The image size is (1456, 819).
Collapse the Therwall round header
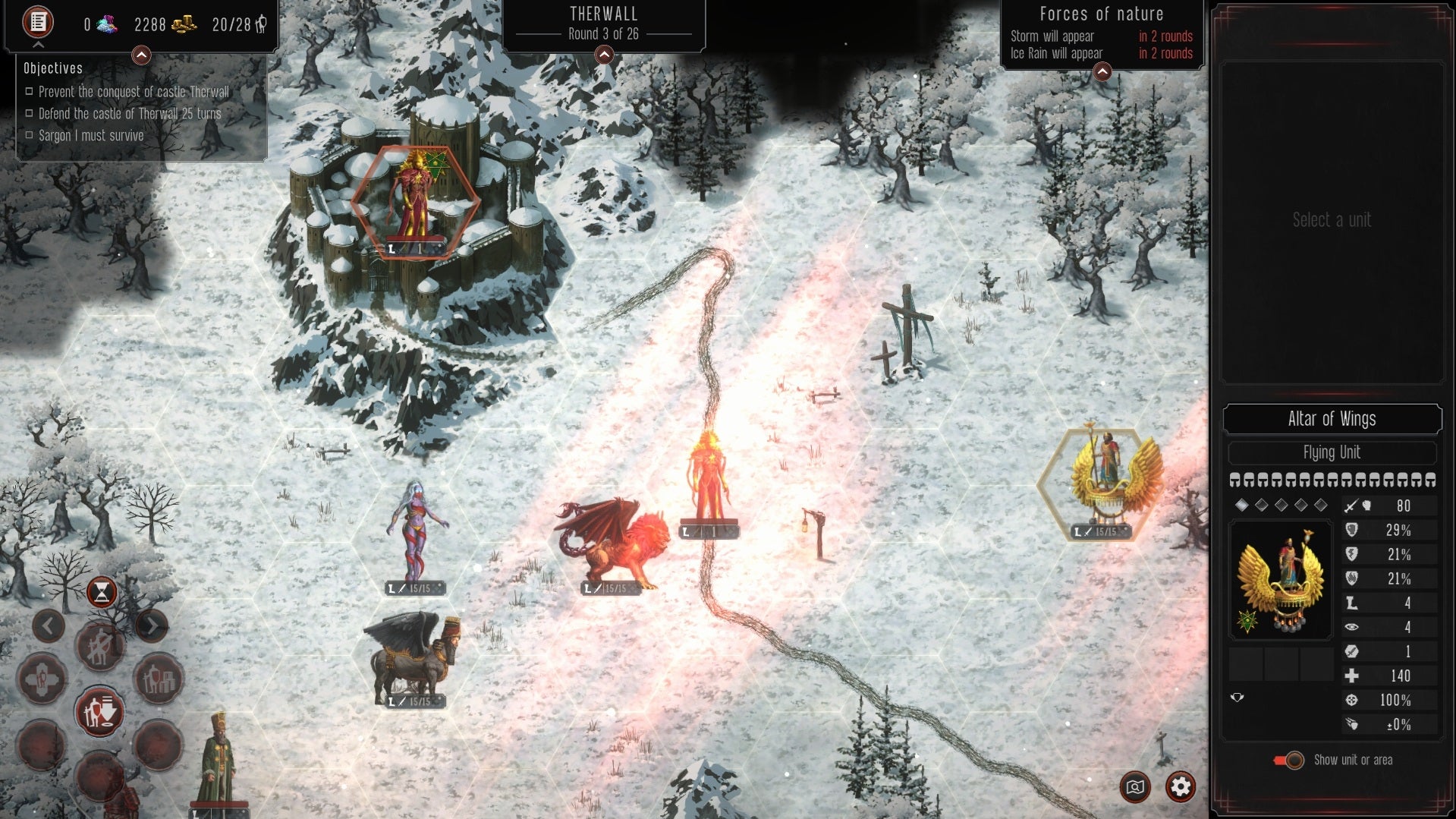click(603, 54)
